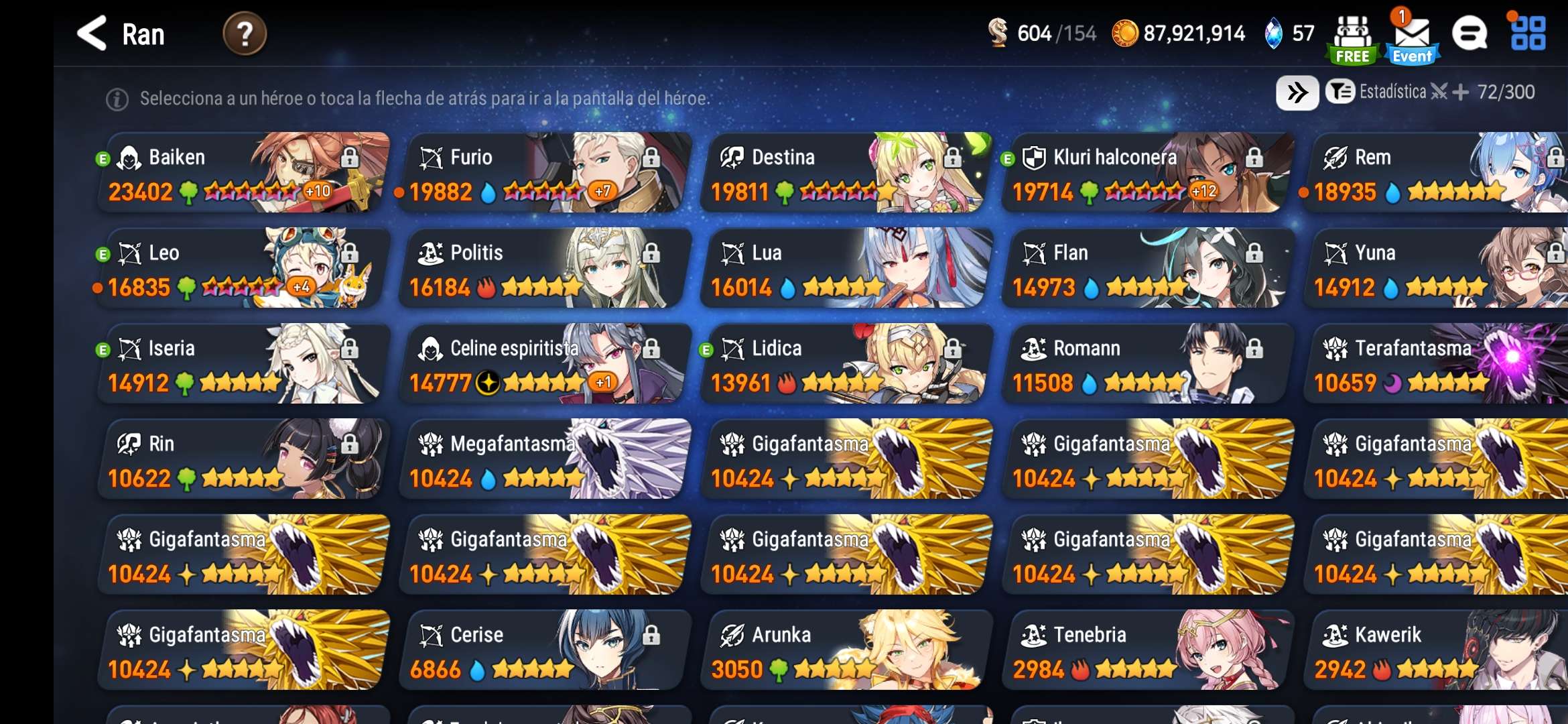
Task: Open the chat bubble icon
Action: [x=1469, y=34]
